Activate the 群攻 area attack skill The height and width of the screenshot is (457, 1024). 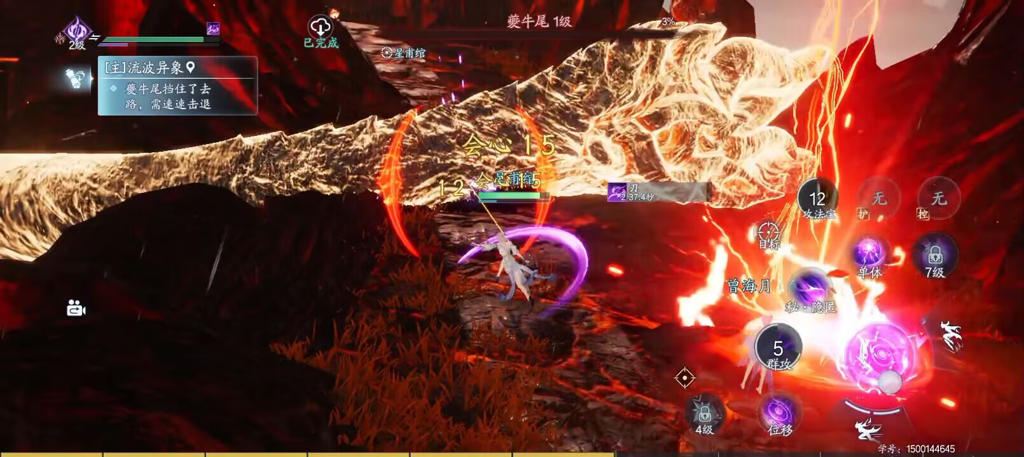tap(779, 347)
